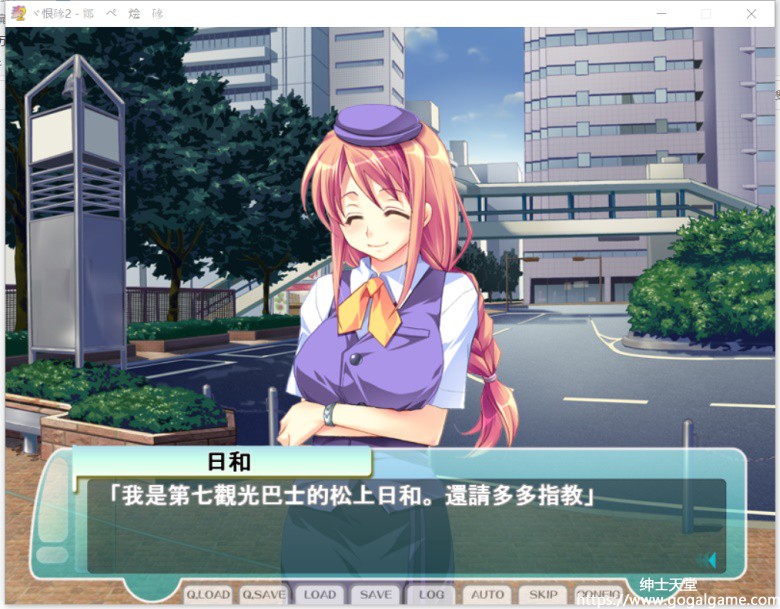Screen dimensions: 780x609
Task: Open the Q.LOAD quick load button
Action: pyautogui.click(x=208, y=594)
